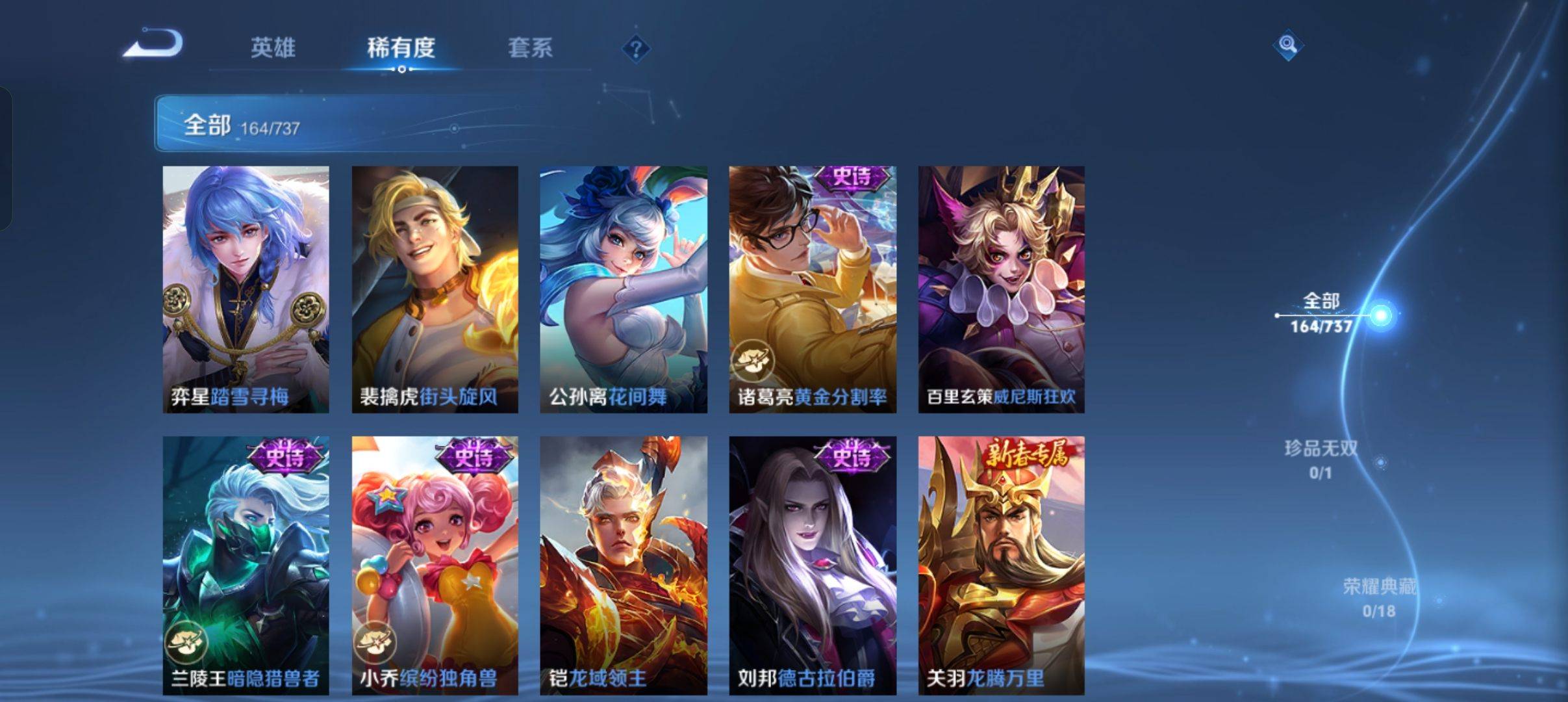
Task: Switch to the 套系 tab
Action: pos(531,48)
